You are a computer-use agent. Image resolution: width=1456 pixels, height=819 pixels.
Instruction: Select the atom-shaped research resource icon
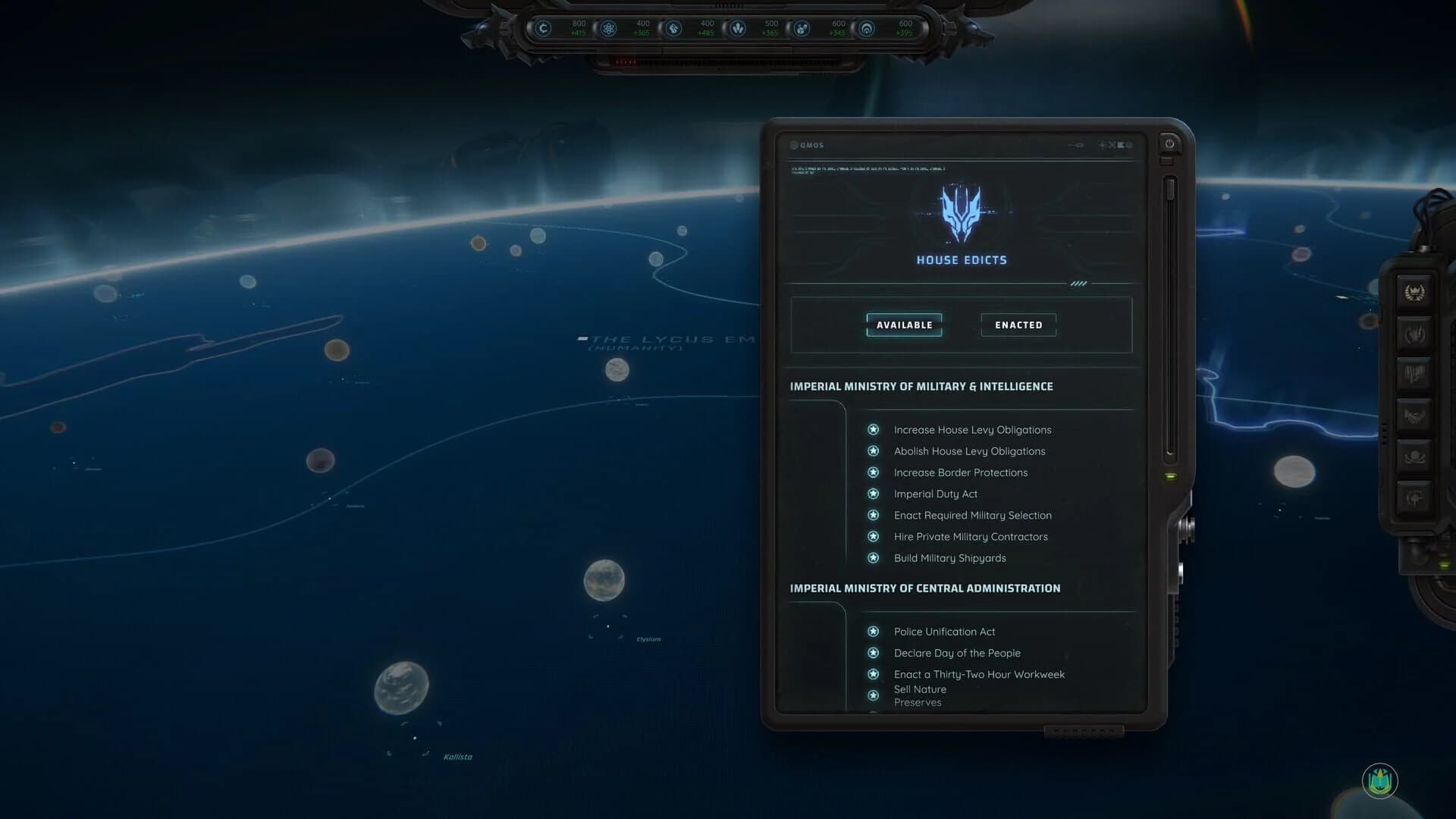610,29
